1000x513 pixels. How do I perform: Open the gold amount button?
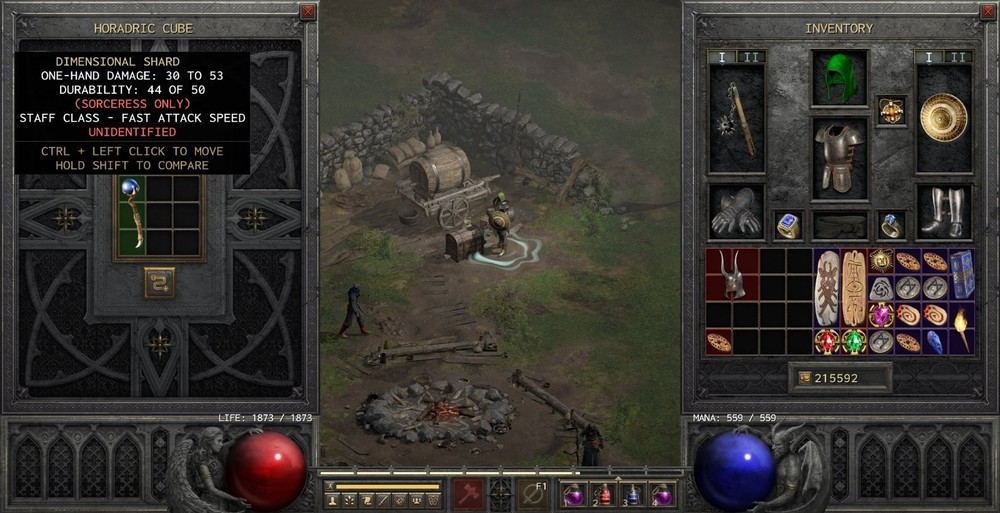[x=804, y=378]
